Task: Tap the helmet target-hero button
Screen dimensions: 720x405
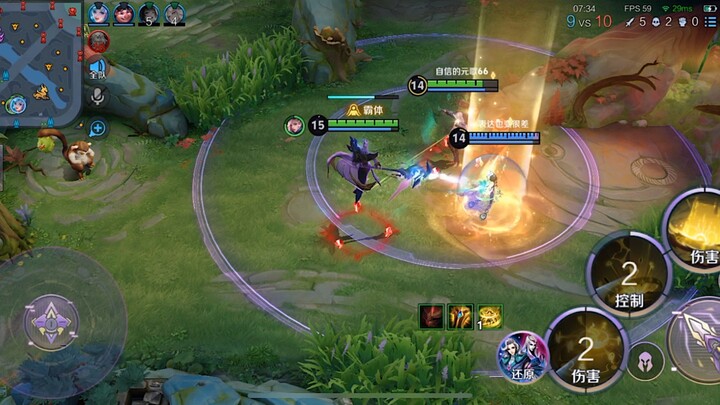Action: [647, 361]
